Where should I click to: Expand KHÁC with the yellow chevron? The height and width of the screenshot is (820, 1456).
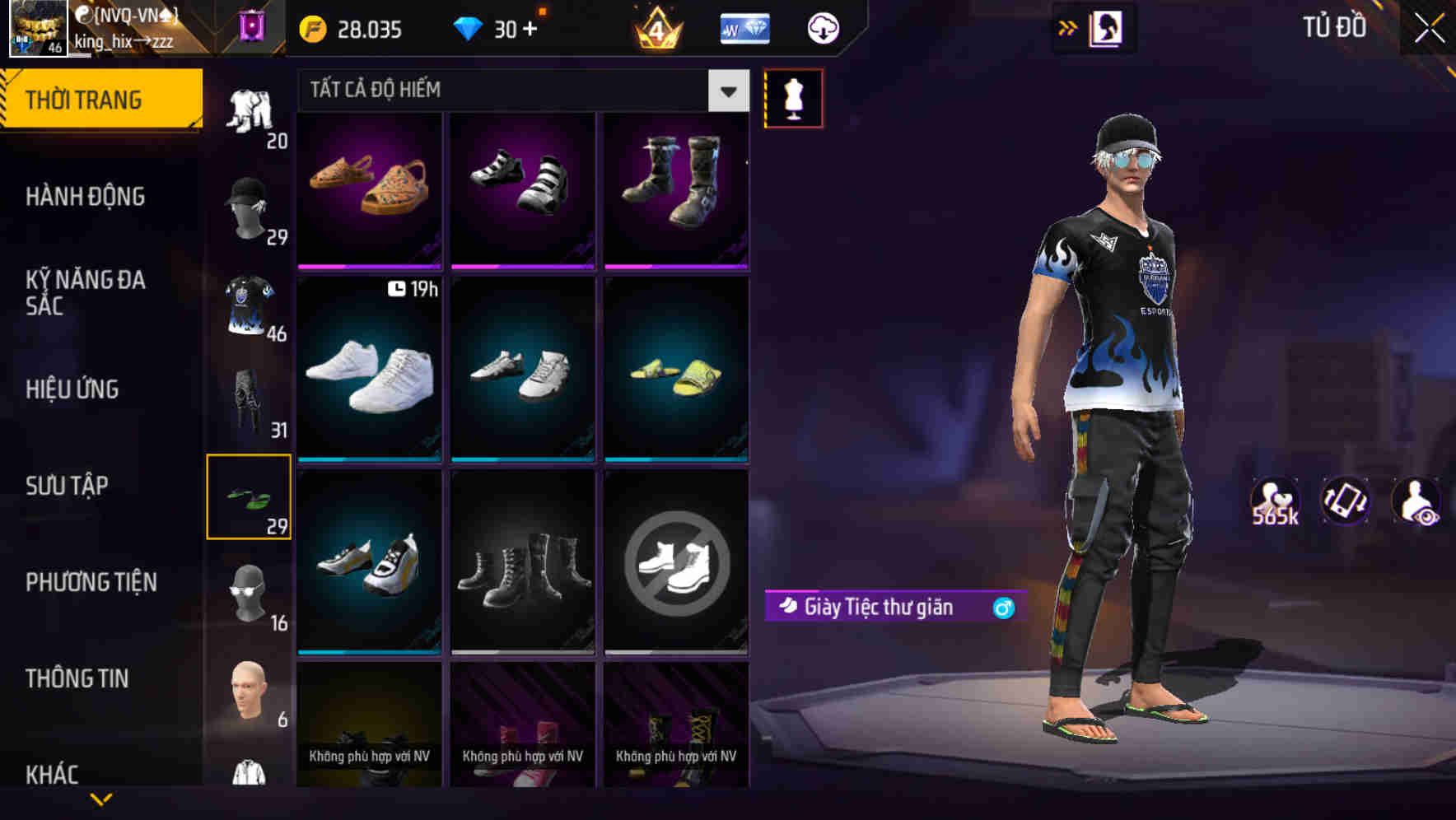click(101, 797)
